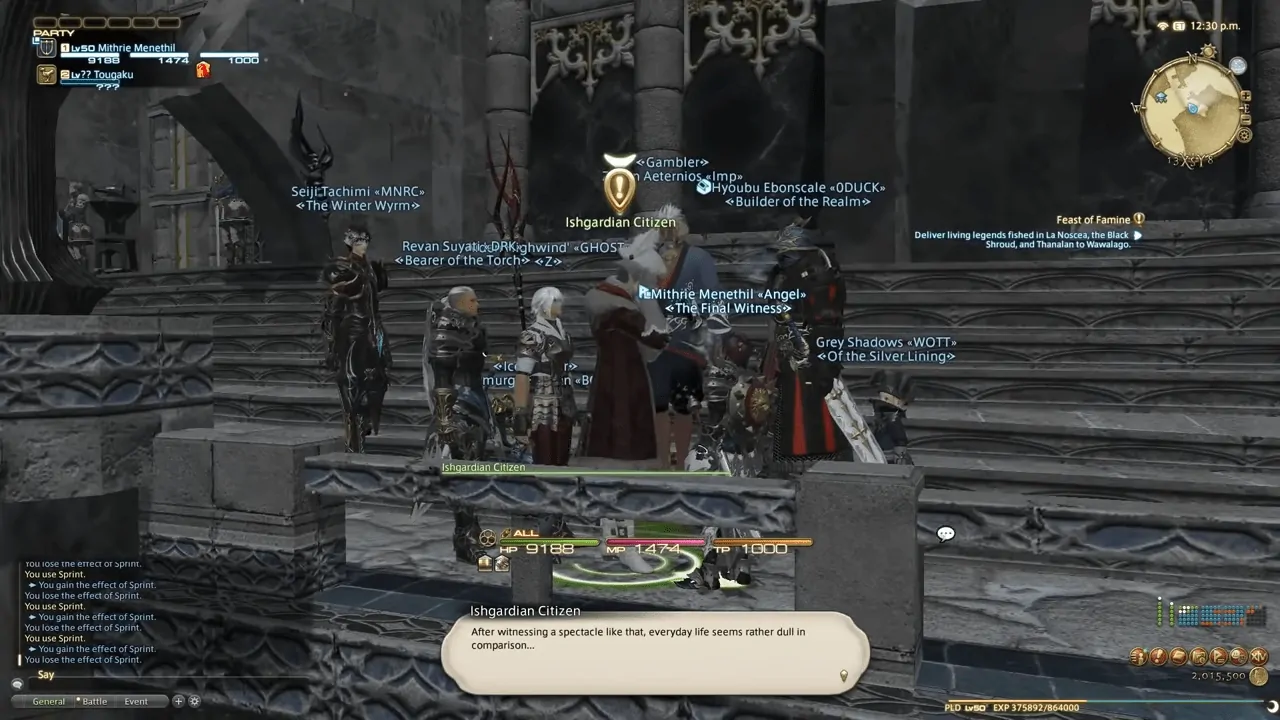Add a new chat tab with the plus button
This screenshot has height=720, width=1280.
tap(178, 701)
